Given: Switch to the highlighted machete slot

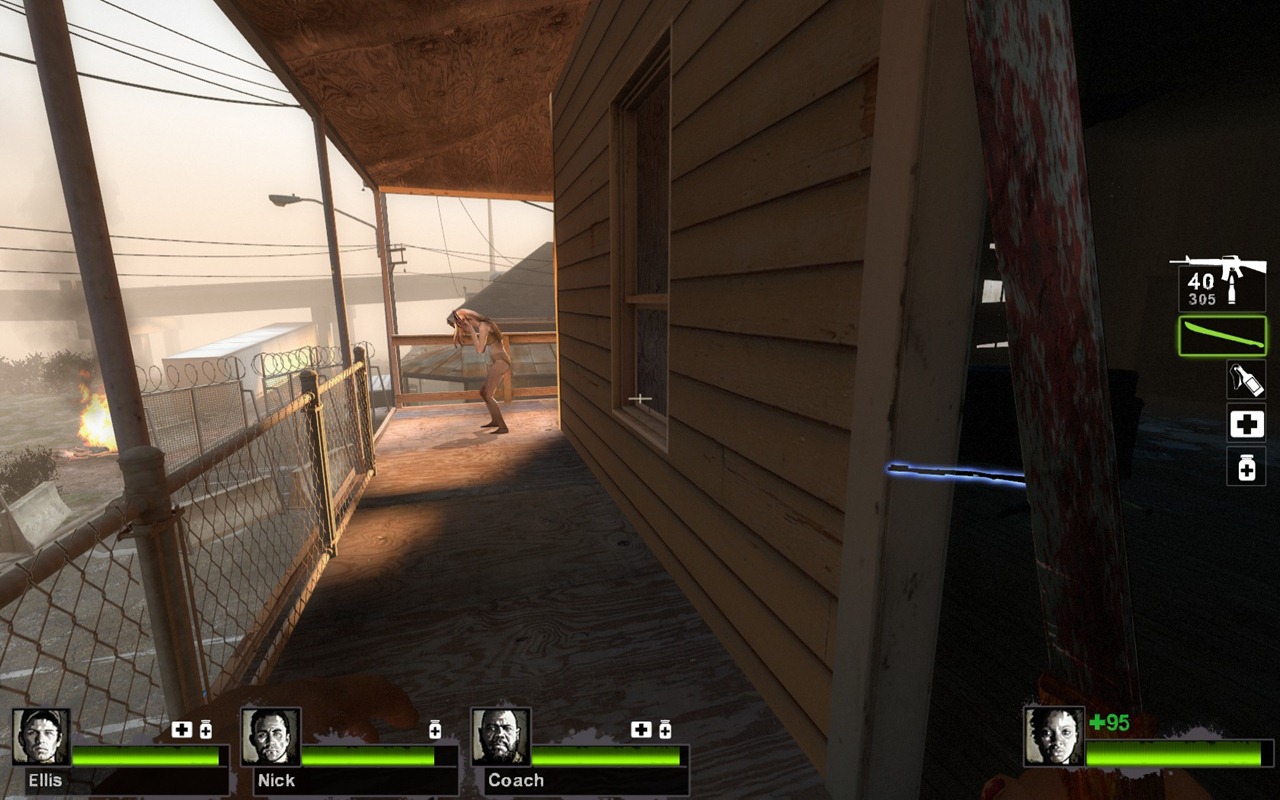Looking at the screenshot, I should 1222,336.
